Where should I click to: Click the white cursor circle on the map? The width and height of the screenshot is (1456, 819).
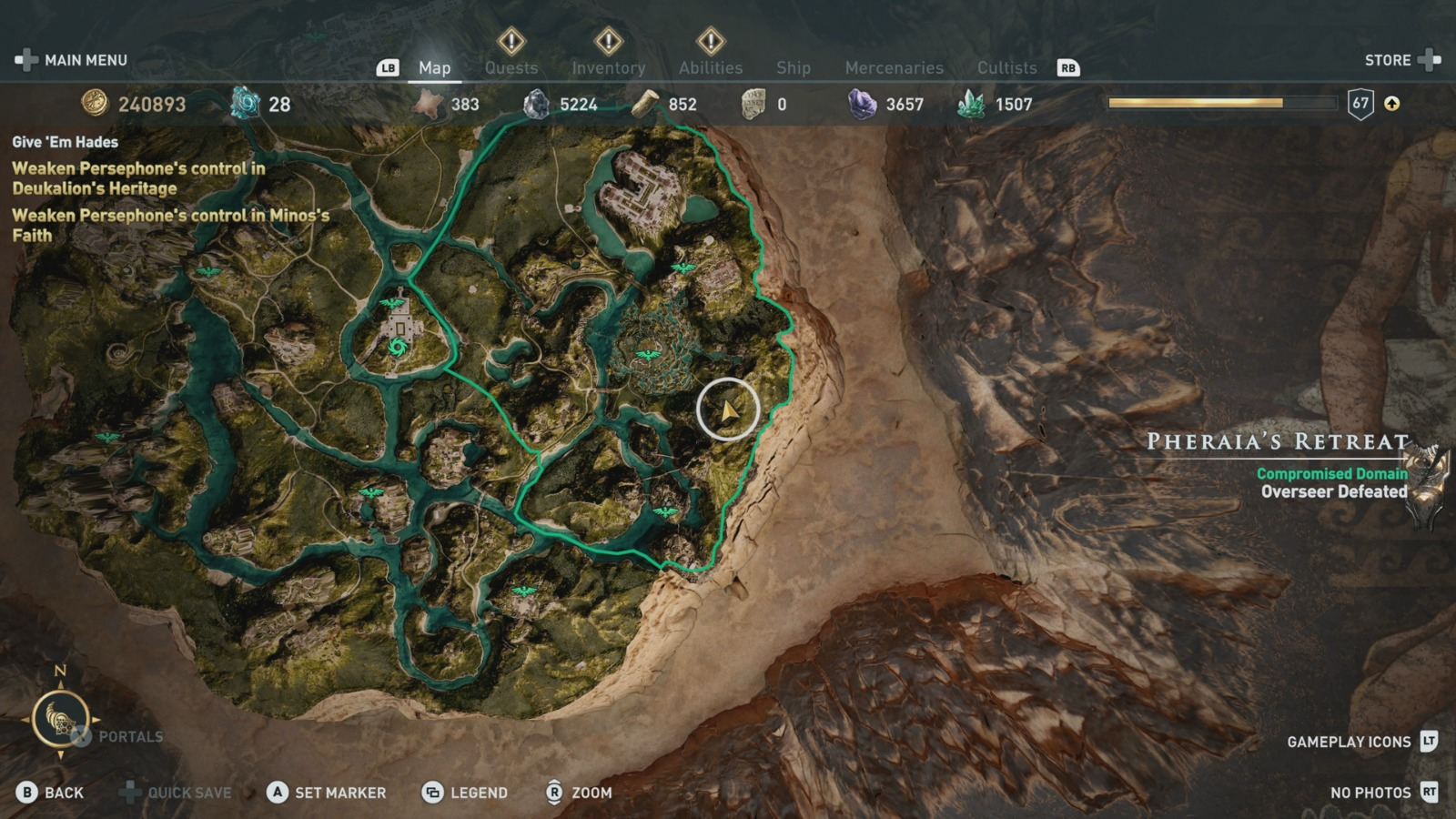[x=728, y=410]
